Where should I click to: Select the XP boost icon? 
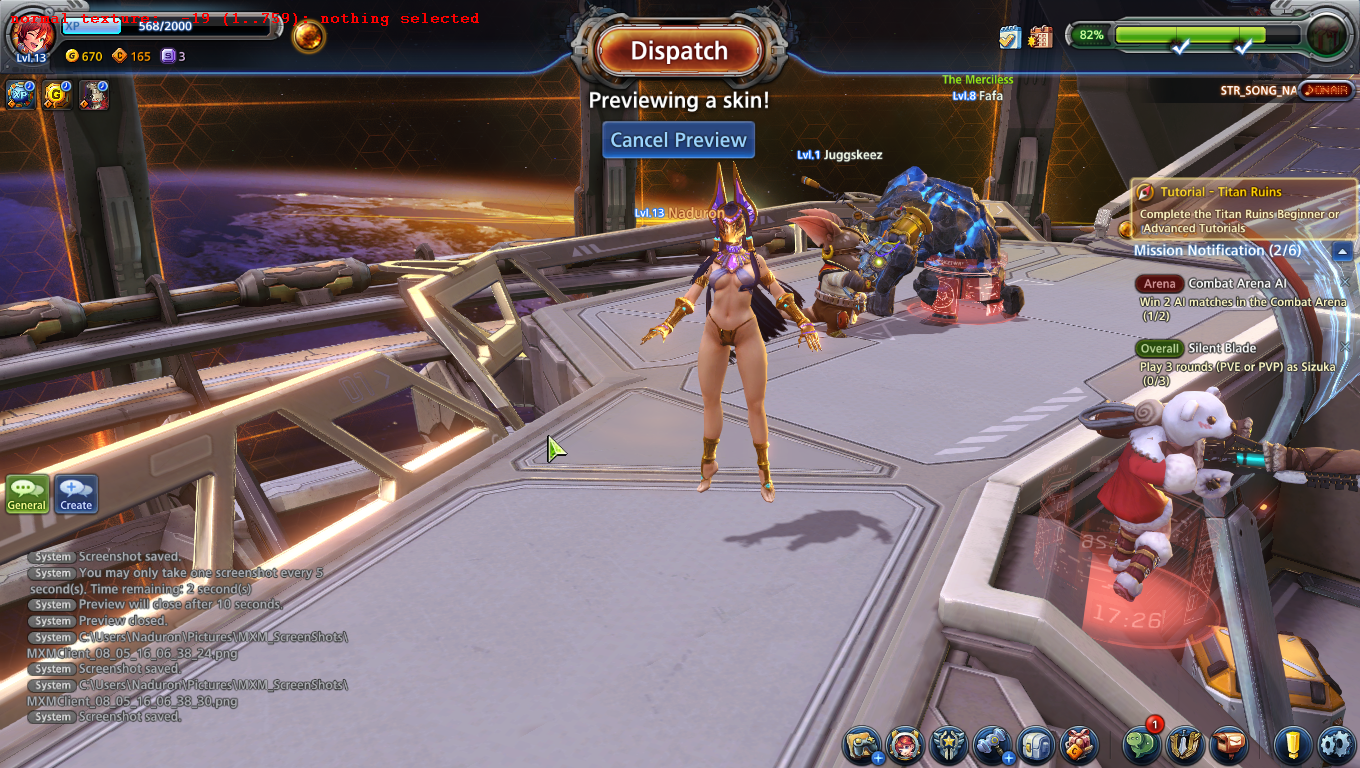(21, 95)
